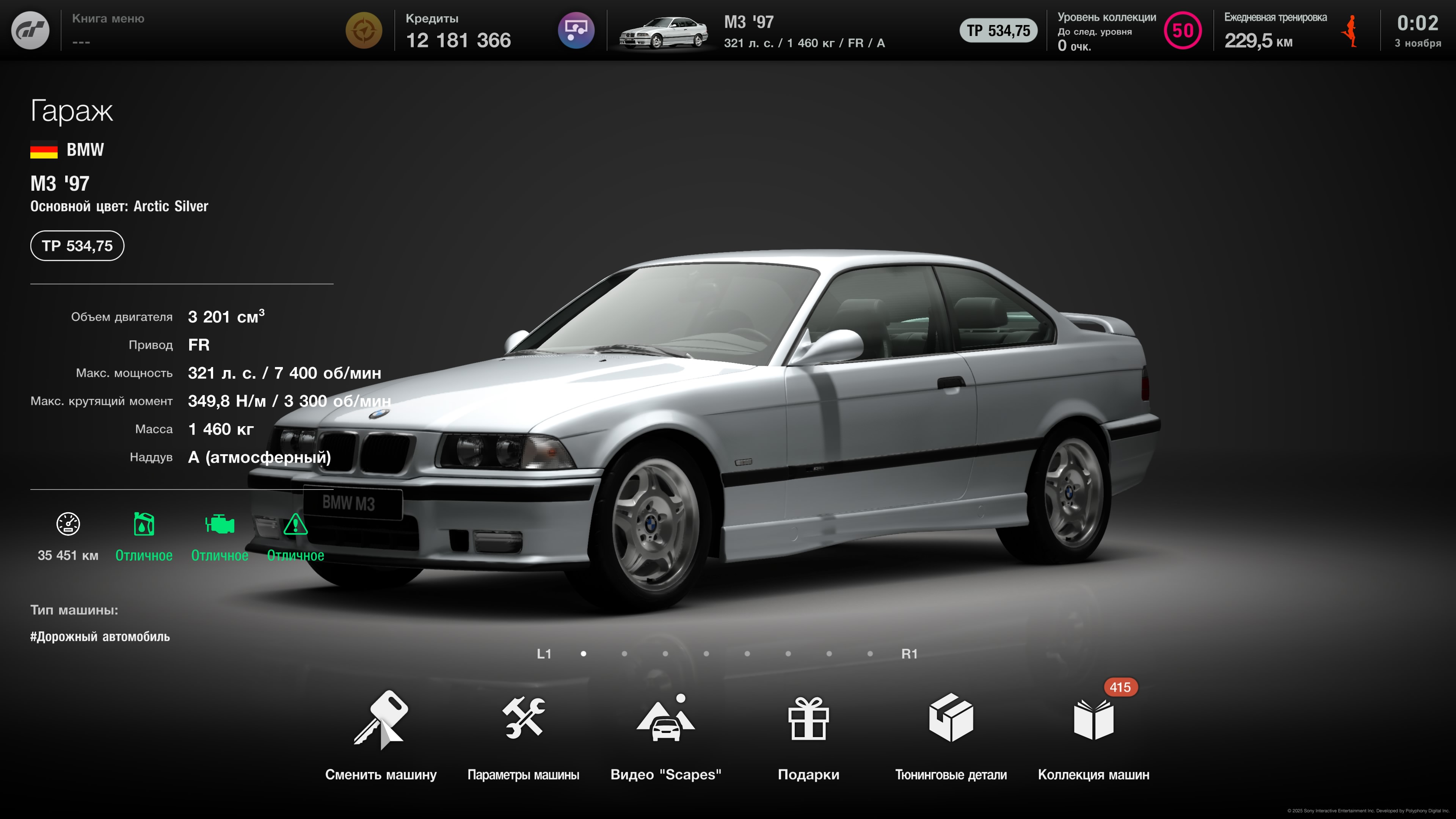Open the Daily Workout (Ежедневная тренировка) panel
This screenshot has height=819, width=1456.
(x=1275, y=30)
